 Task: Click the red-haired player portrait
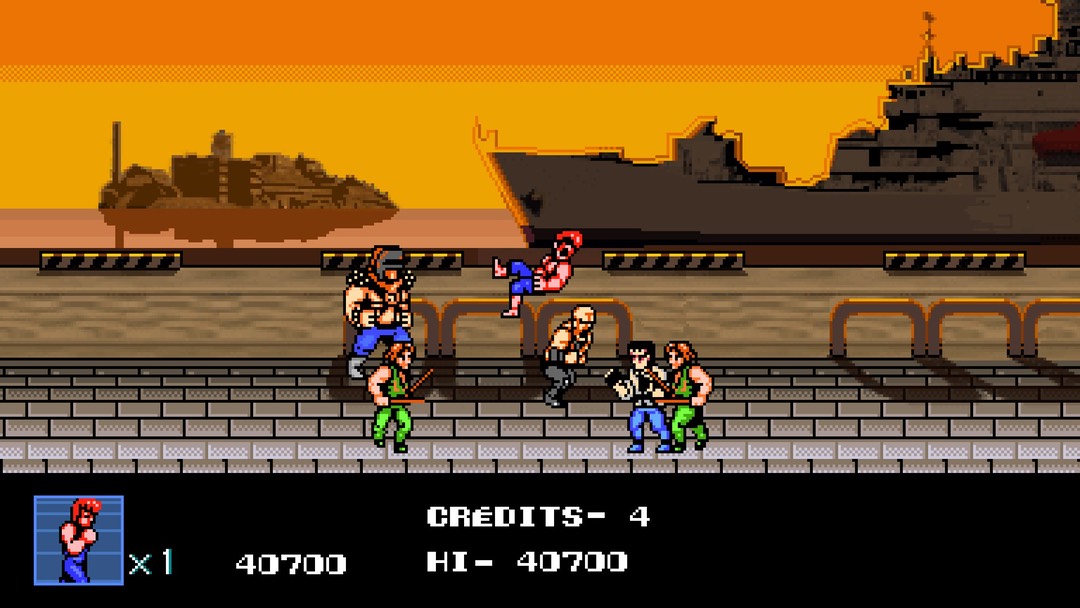pos(78,539)
